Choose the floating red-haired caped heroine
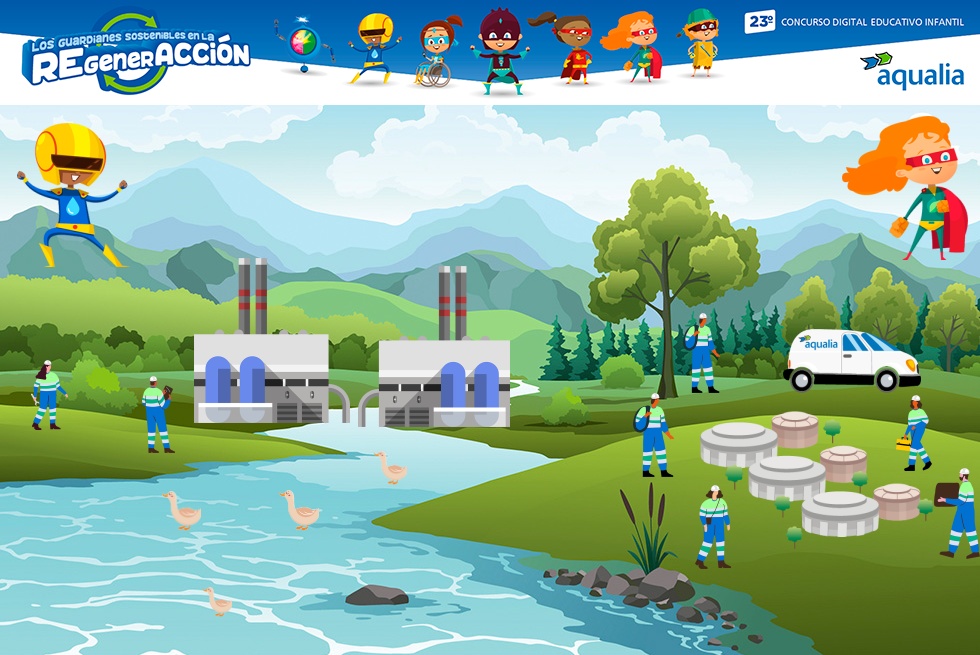The width and height of the screenshot is (980, 655). pos(914,186)
